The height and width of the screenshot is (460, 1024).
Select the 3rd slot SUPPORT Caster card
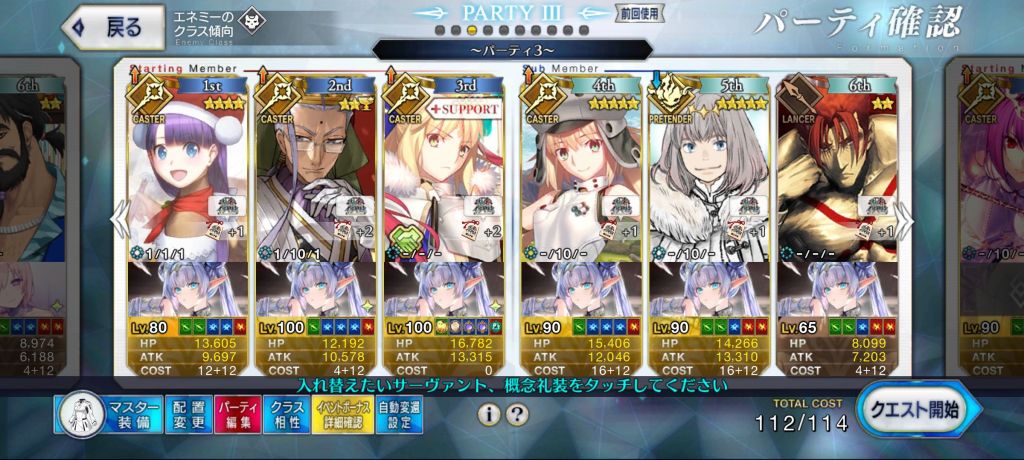point(443,170)
